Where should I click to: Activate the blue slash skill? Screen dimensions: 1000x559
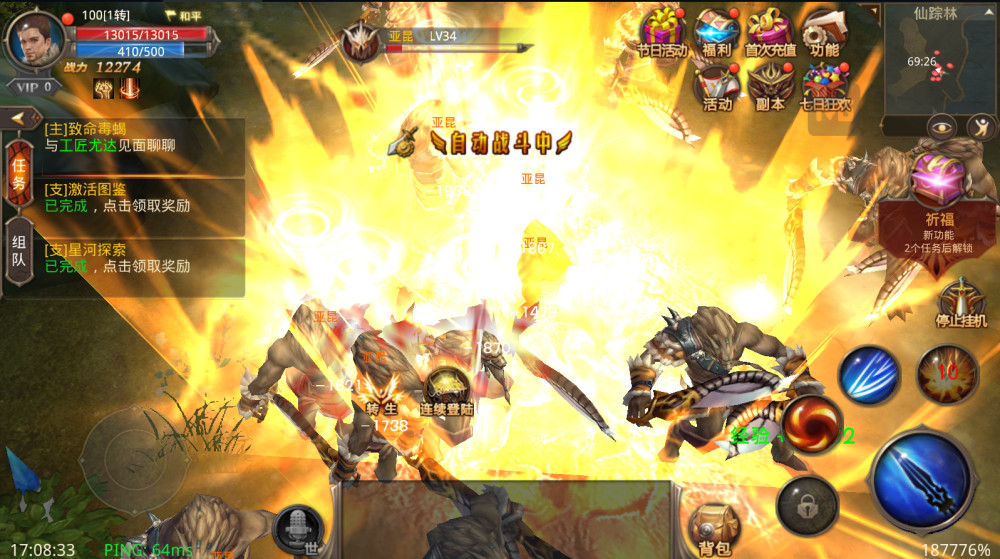click(x=869, y=374)
